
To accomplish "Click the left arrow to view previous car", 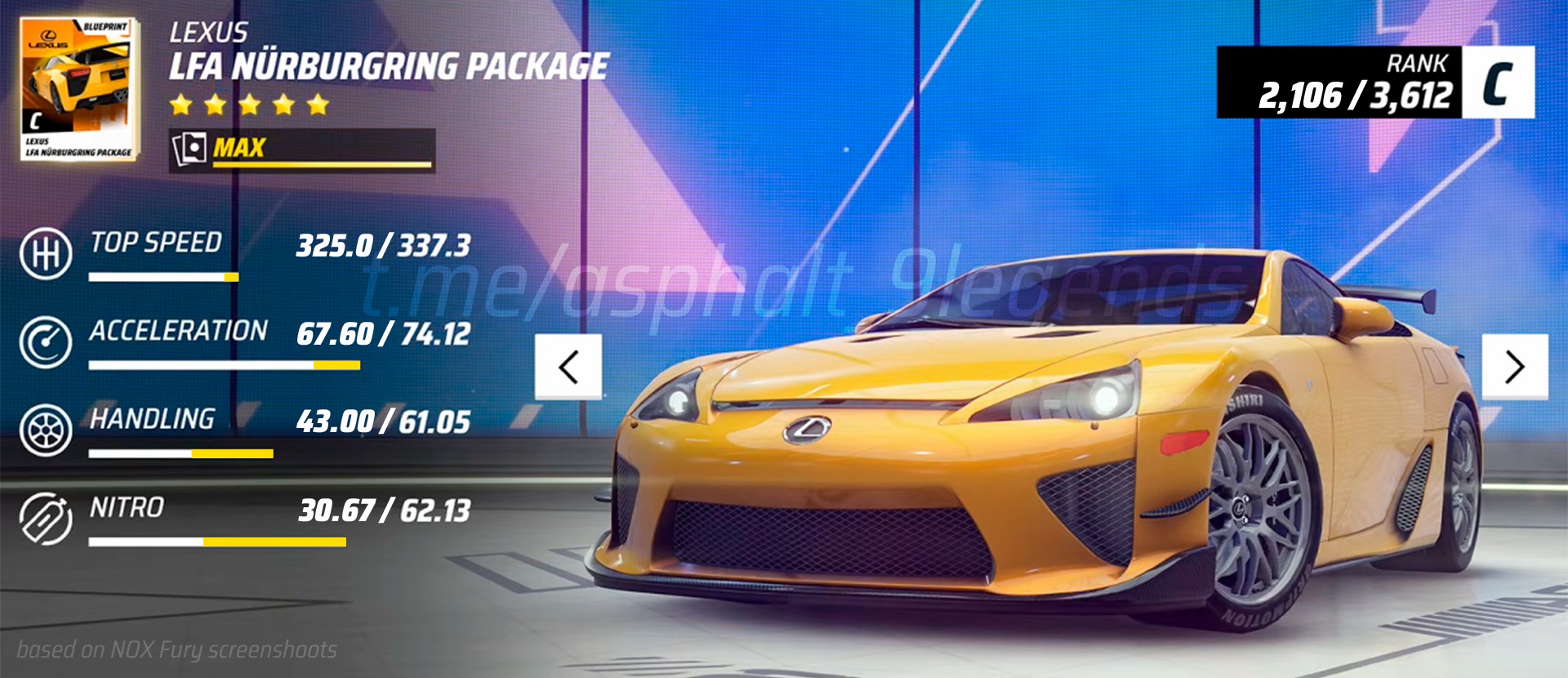I will click(x=568, y=366).
